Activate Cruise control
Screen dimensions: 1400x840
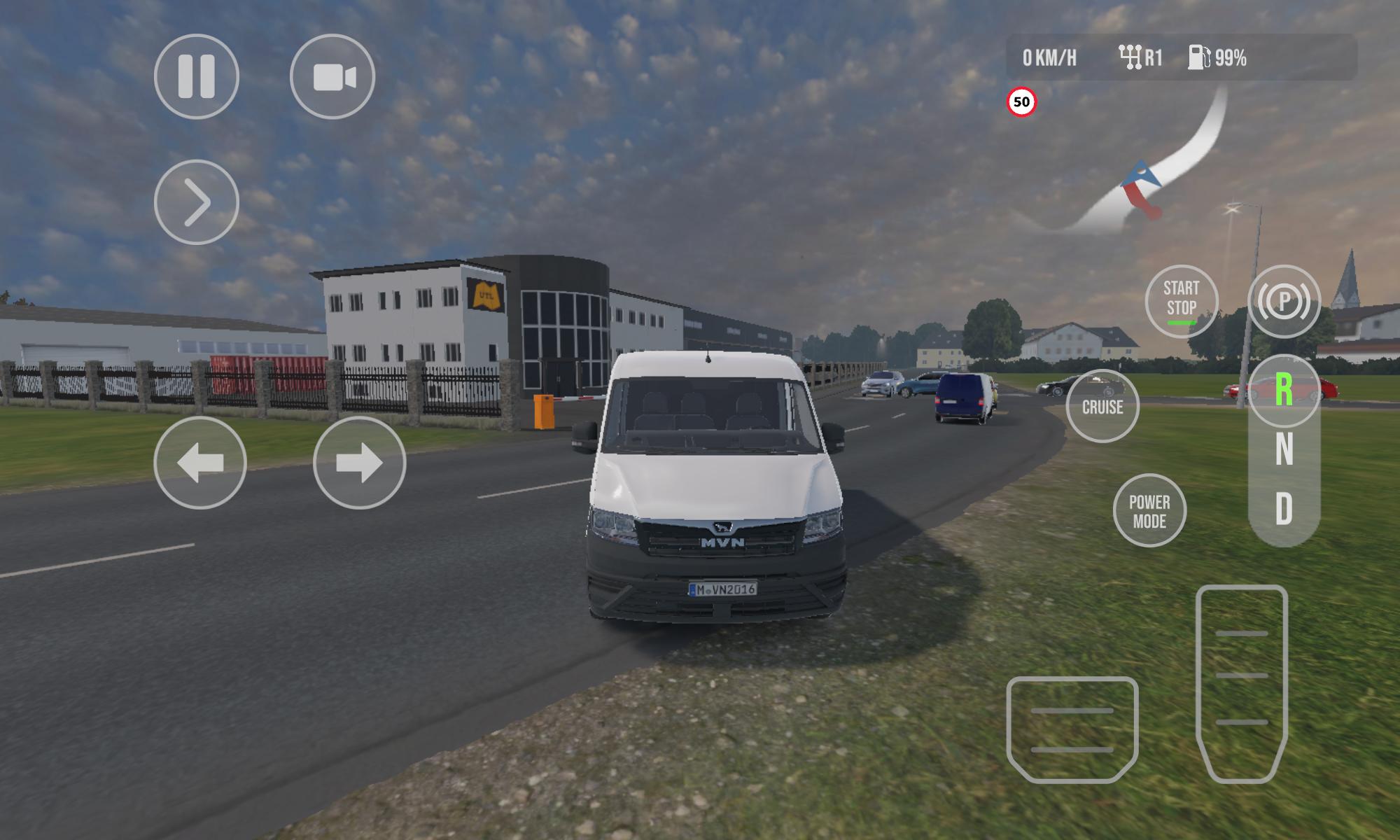(1102, 406)
